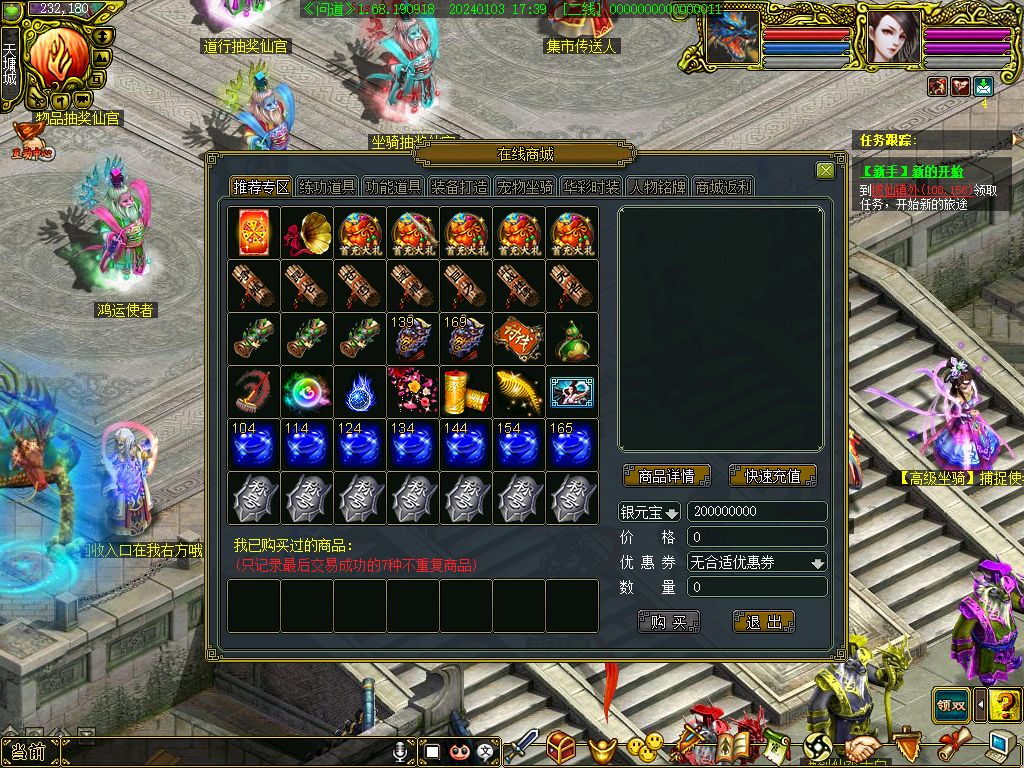
Task: Open the 人物铭牌 tab
Action: click(x=657, y=187)
